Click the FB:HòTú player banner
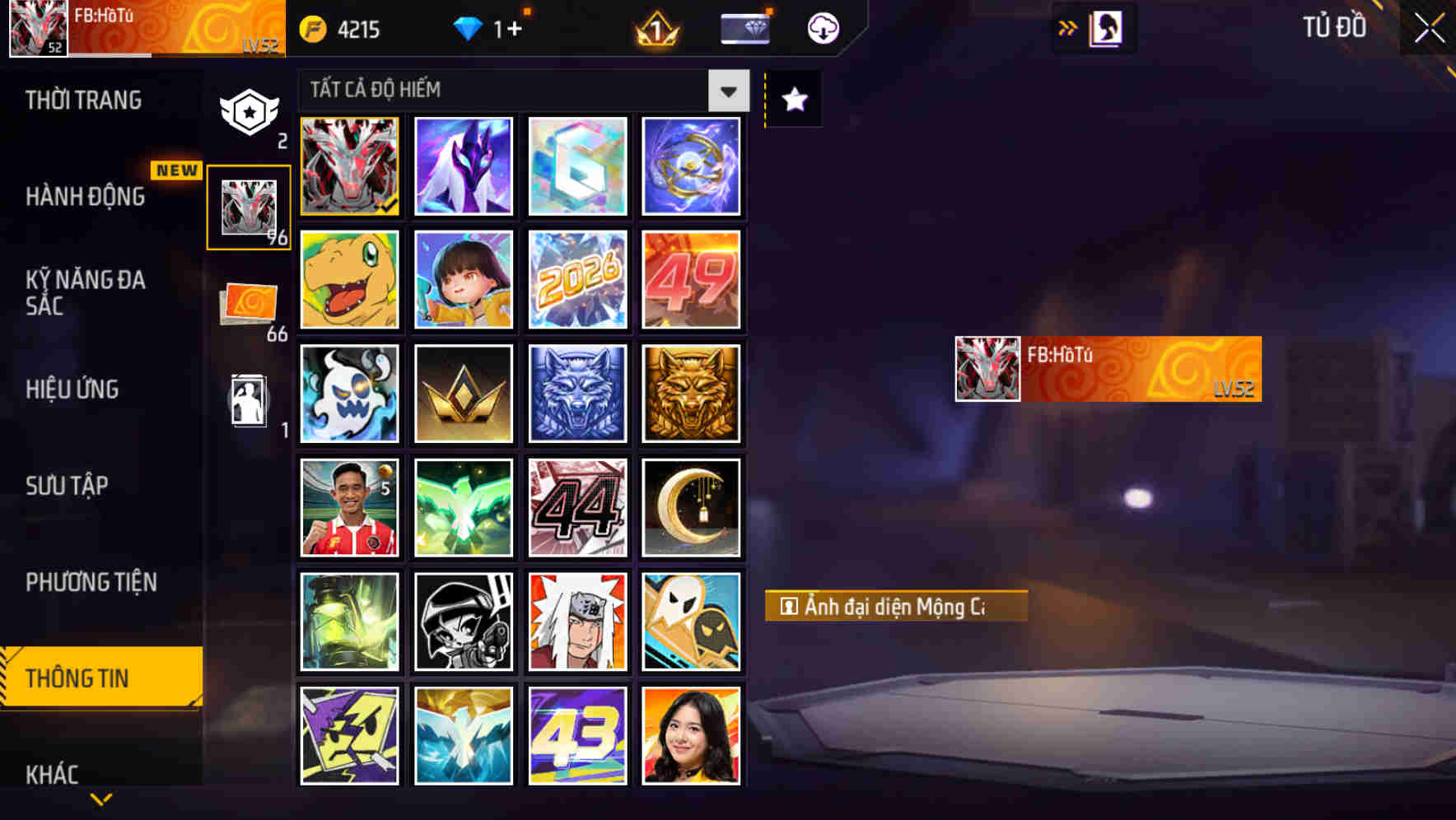This screenshot has width=1456, height=820. [x=1104, y=368]
